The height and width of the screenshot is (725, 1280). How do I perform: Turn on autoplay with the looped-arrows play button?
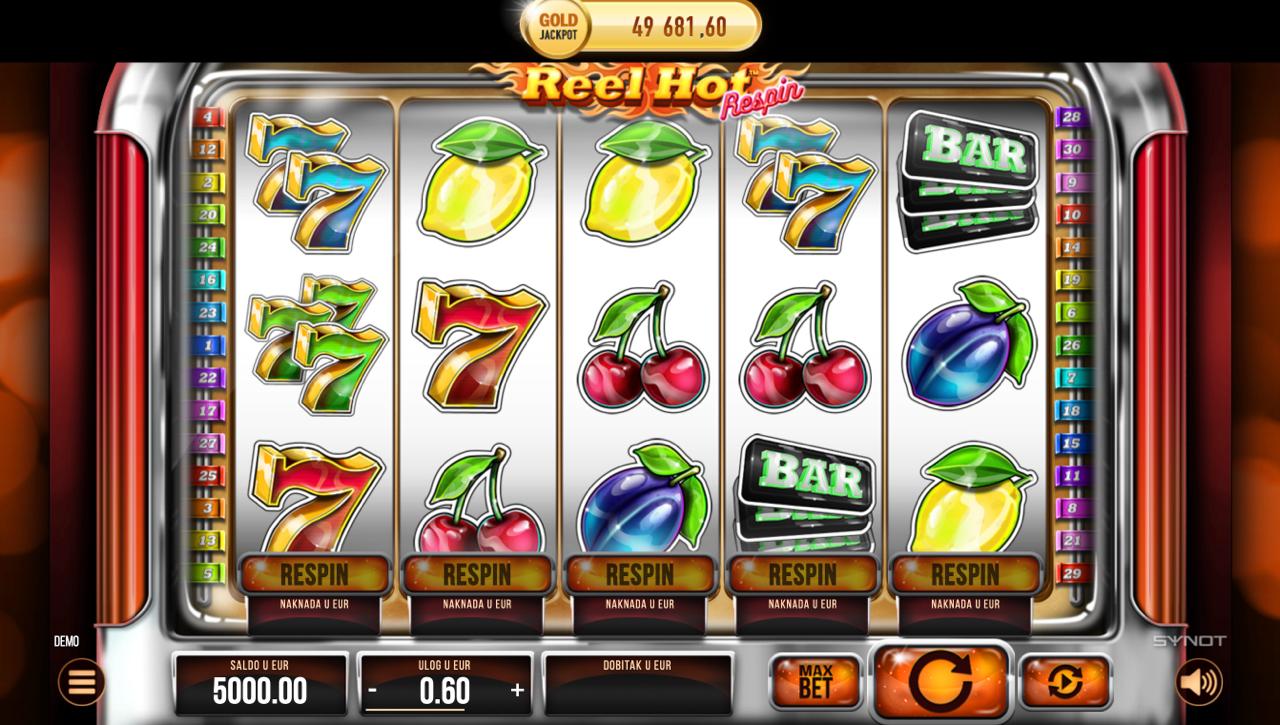1064,683
